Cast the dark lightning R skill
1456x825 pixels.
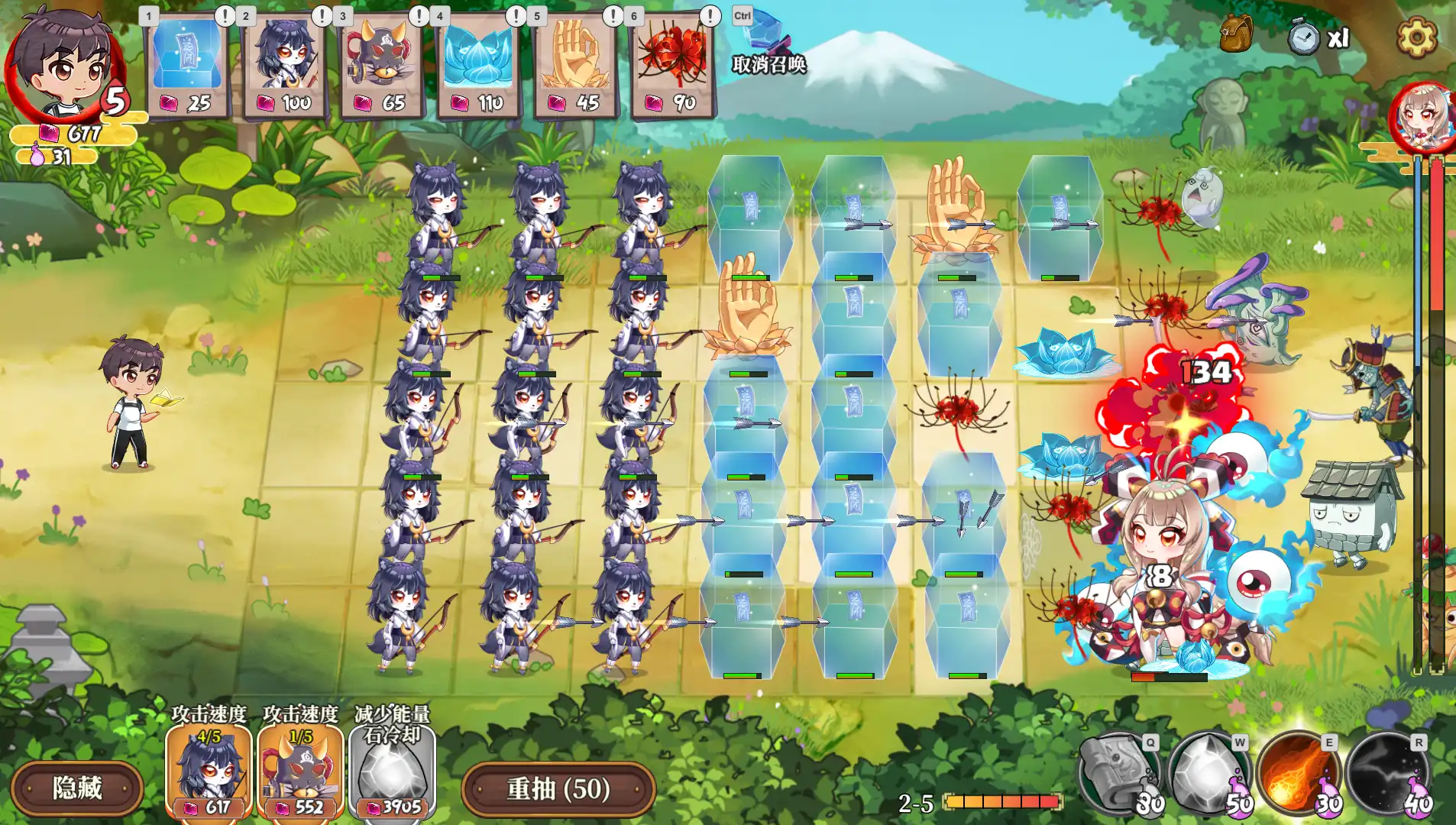(x=1387, y=773)
